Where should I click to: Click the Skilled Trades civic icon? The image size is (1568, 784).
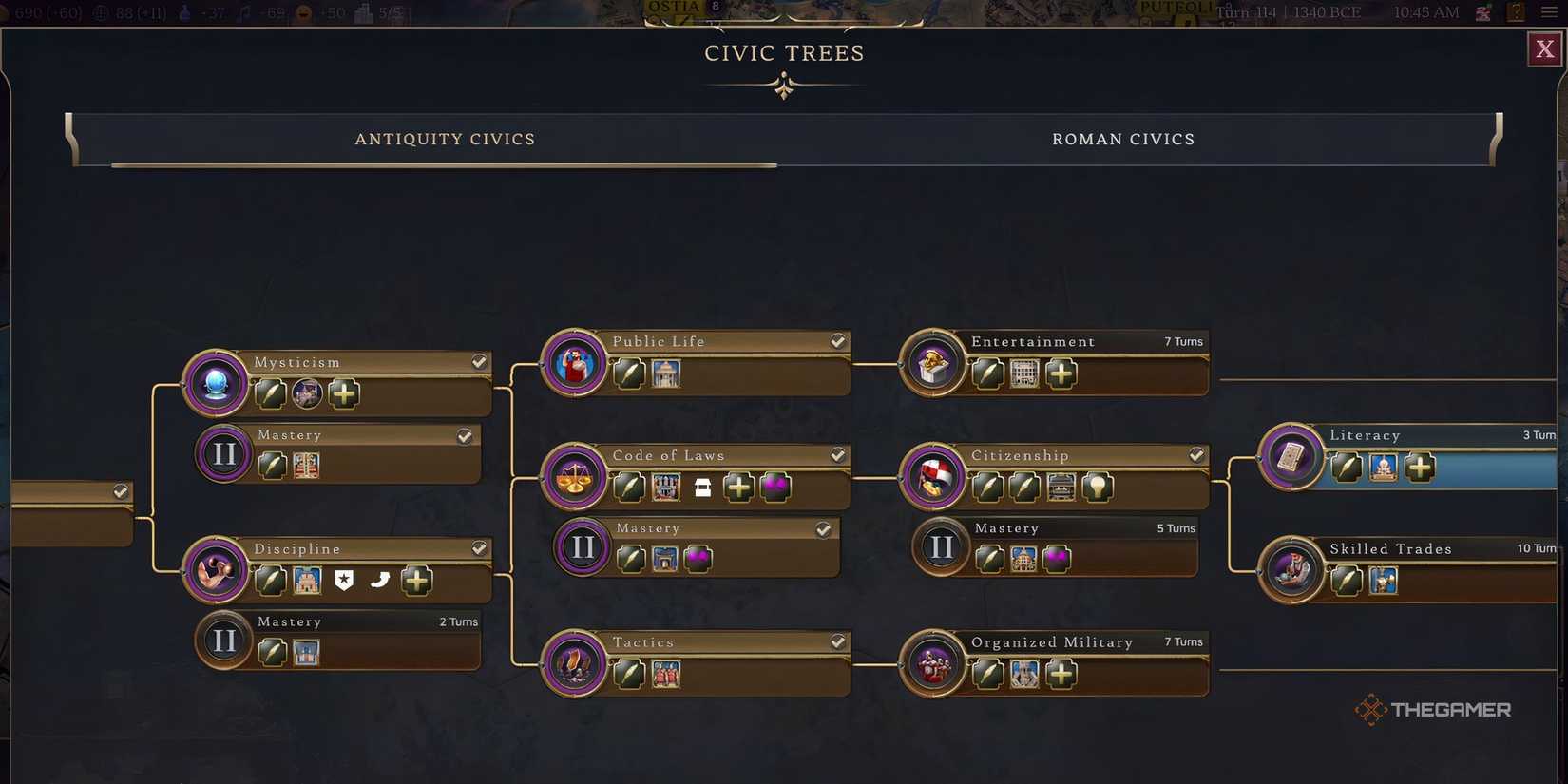click(x=1292, y=571)
